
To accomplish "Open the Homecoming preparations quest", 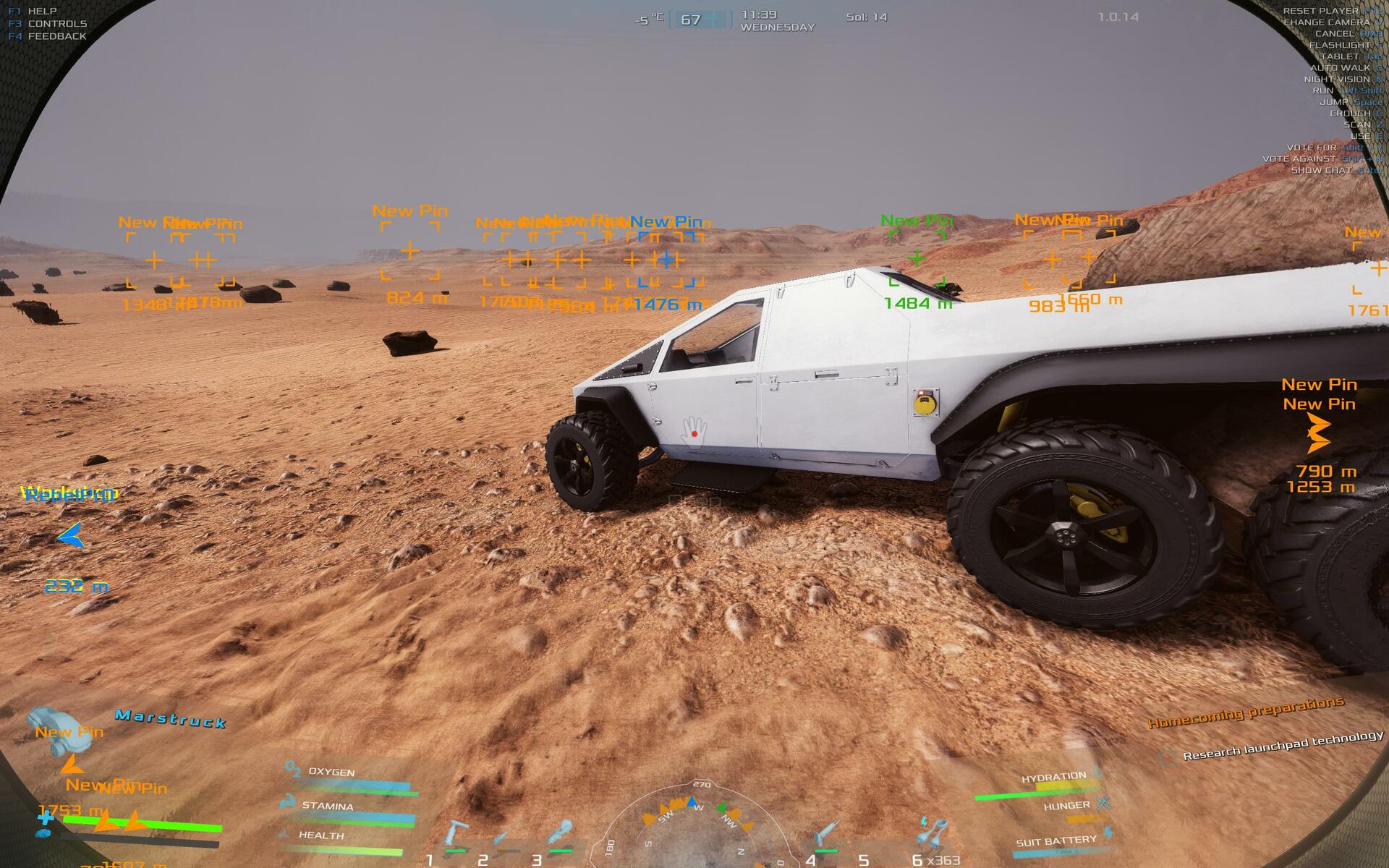I will (x=1246, y=712).
